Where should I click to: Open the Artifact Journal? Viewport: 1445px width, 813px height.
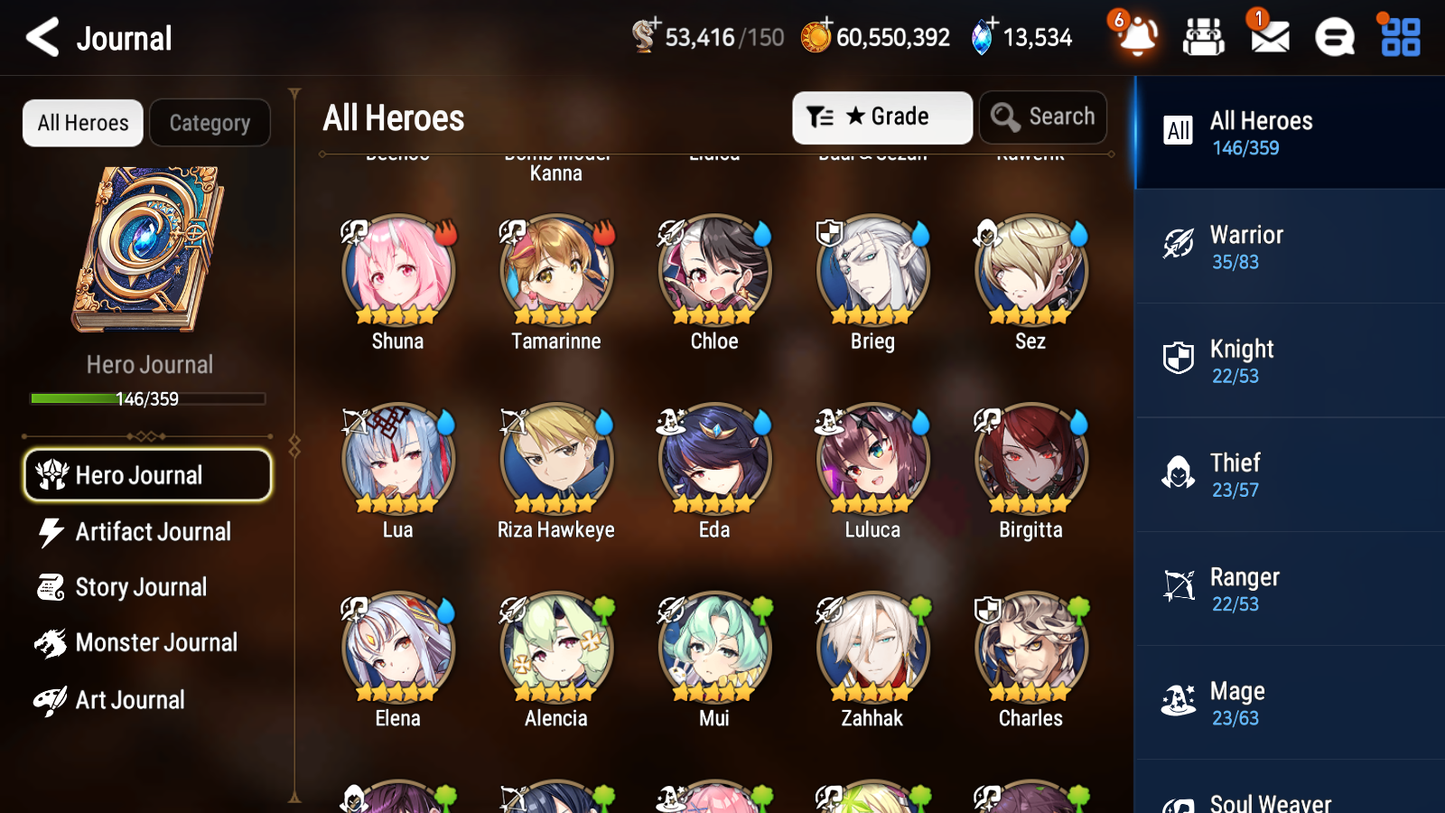[151, 532]
